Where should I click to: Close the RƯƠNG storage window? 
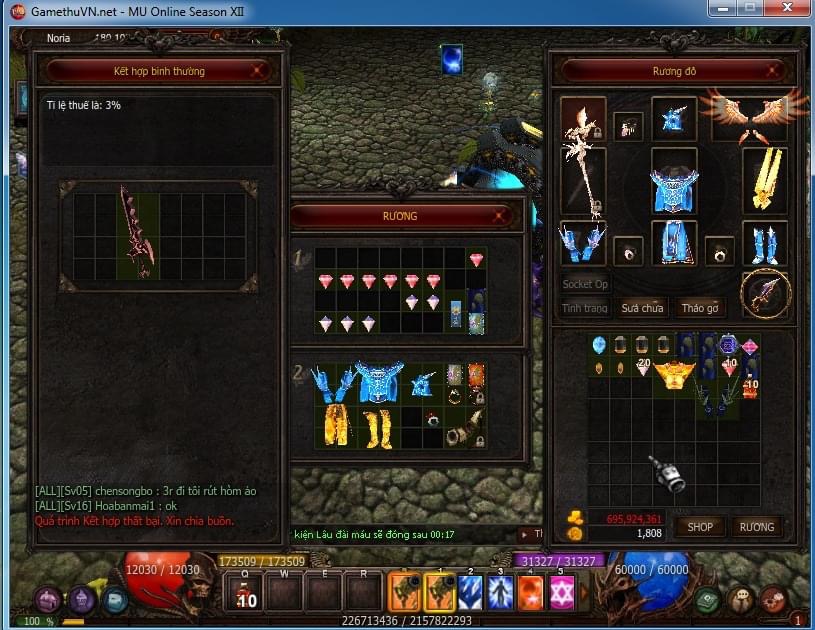500,215
